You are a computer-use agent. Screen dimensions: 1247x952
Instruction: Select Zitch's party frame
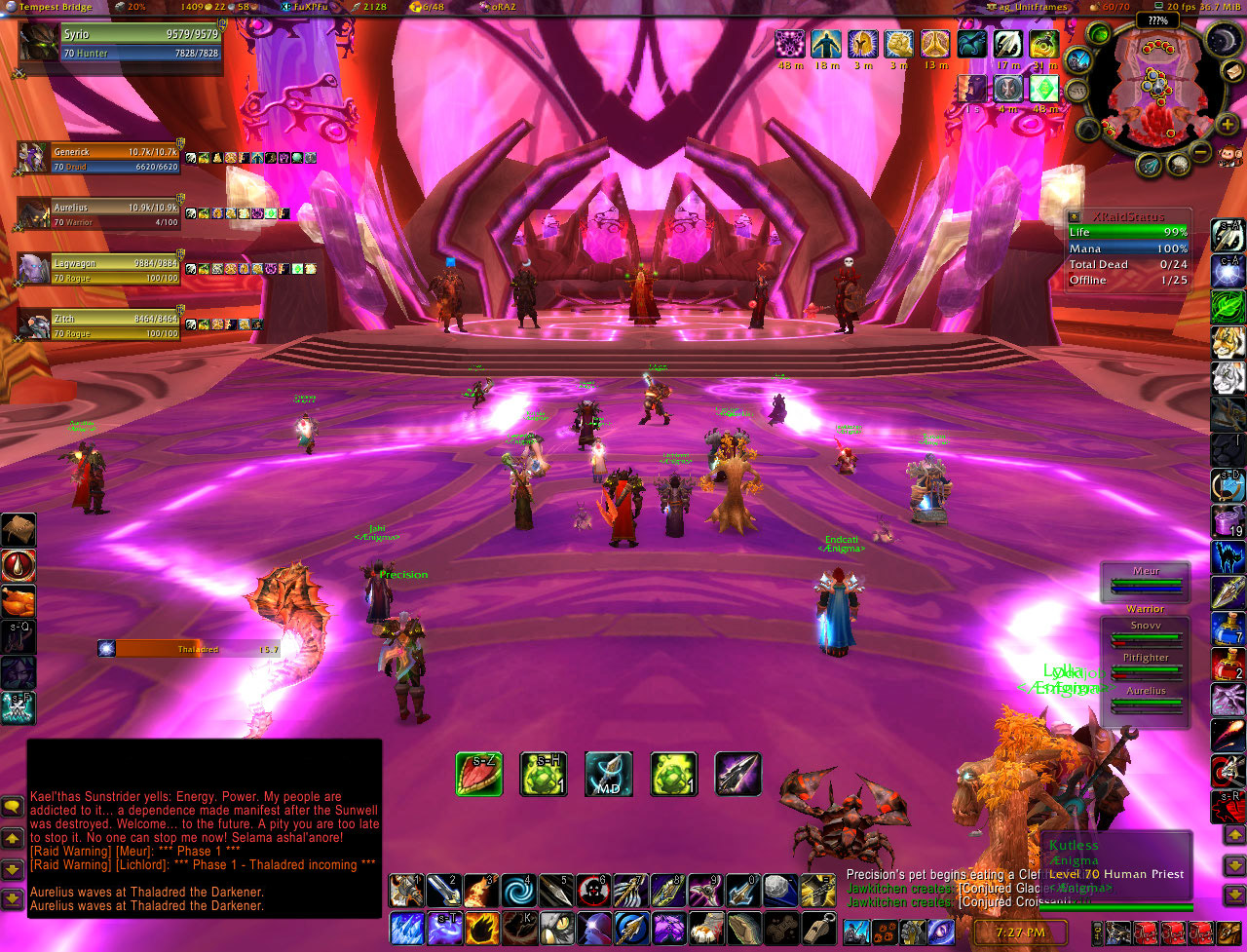pos(99,325)
